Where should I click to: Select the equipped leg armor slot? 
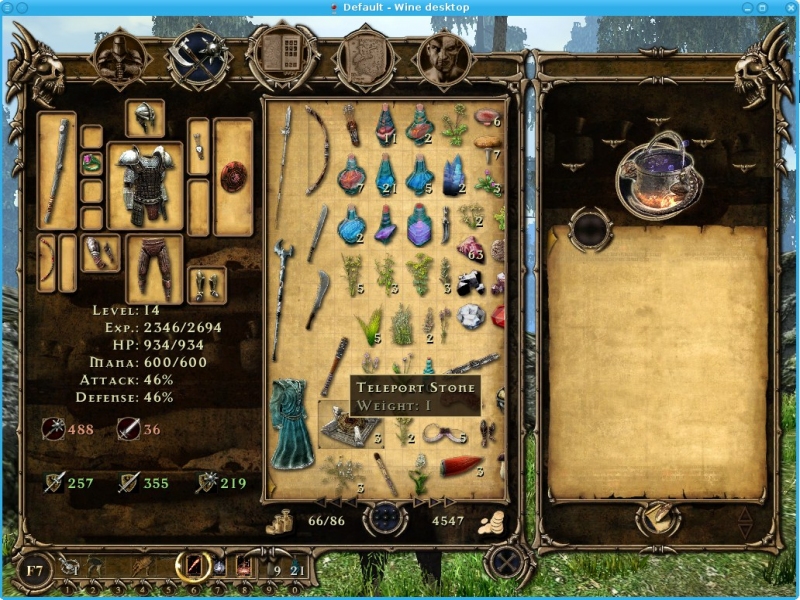point(154,267)
